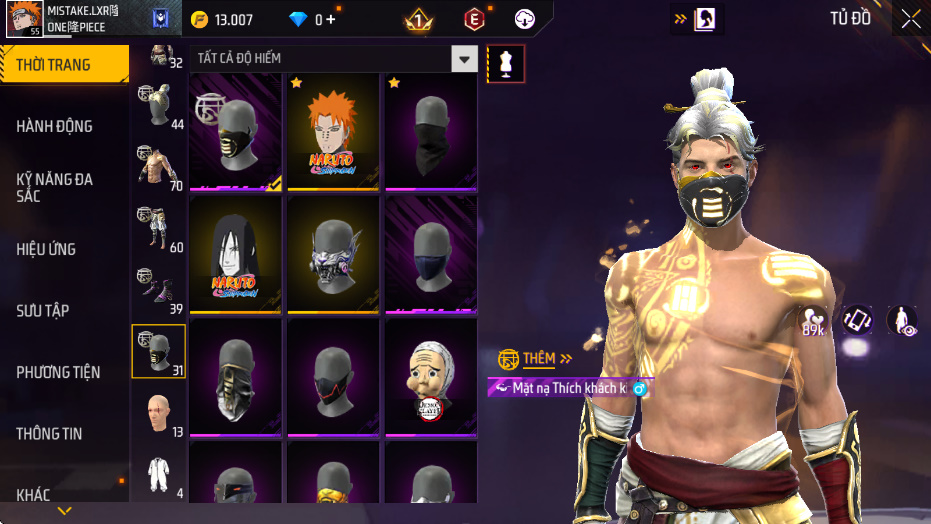Viewport: 931px width, 524px height.
Task: Add diamonds with the plus button
Action: pos(331,19)
